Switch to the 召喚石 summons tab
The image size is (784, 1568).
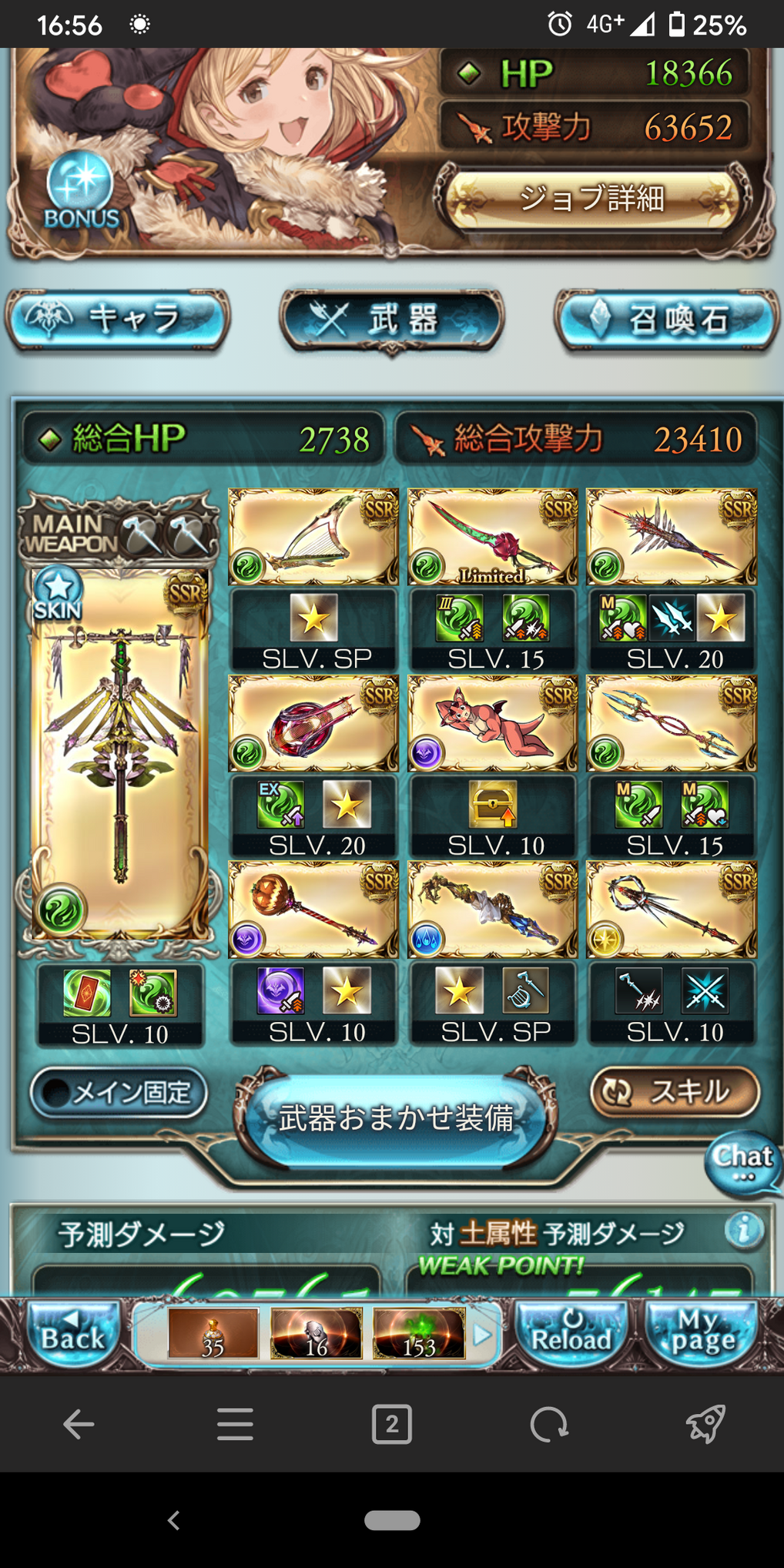667,319
